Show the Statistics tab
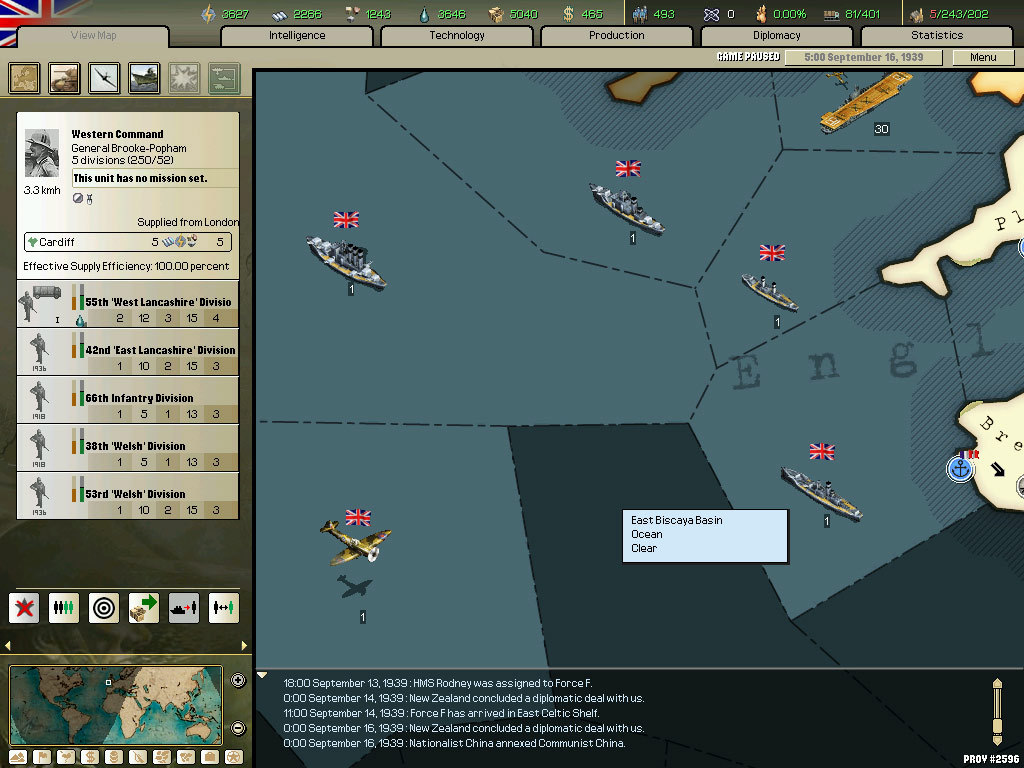The height and width of the screenshot is (768, 1024). pyautogui.click(x=937, y=36)
